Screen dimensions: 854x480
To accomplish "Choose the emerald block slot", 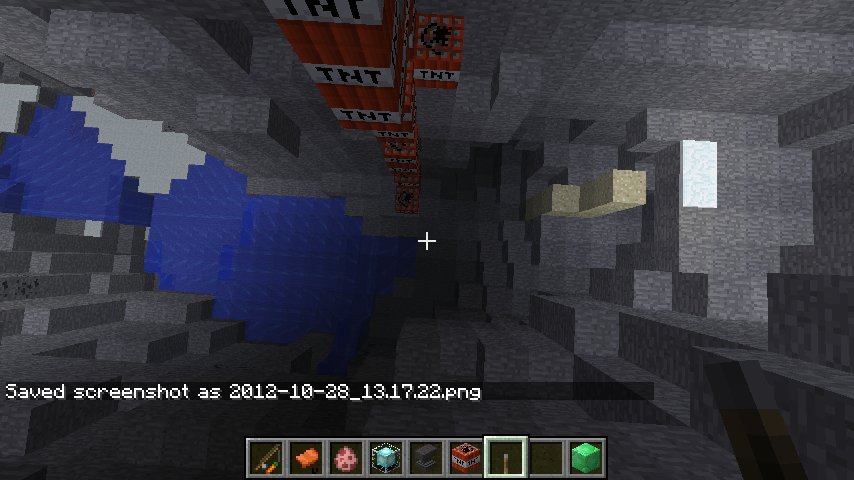I will pos(585,458).
